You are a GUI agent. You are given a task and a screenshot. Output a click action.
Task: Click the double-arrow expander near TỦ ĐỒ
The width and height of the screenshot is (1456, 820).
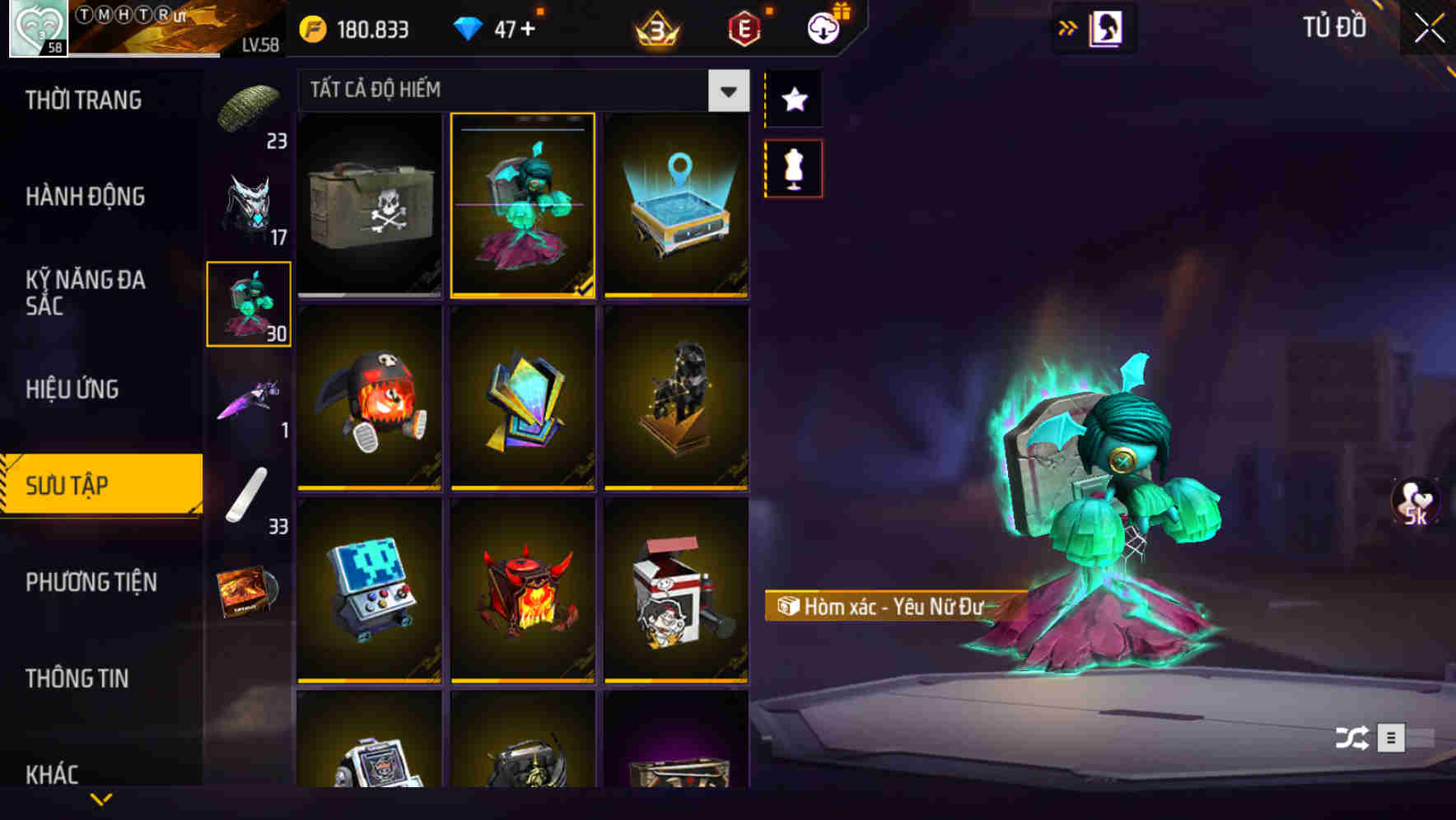1068,26
